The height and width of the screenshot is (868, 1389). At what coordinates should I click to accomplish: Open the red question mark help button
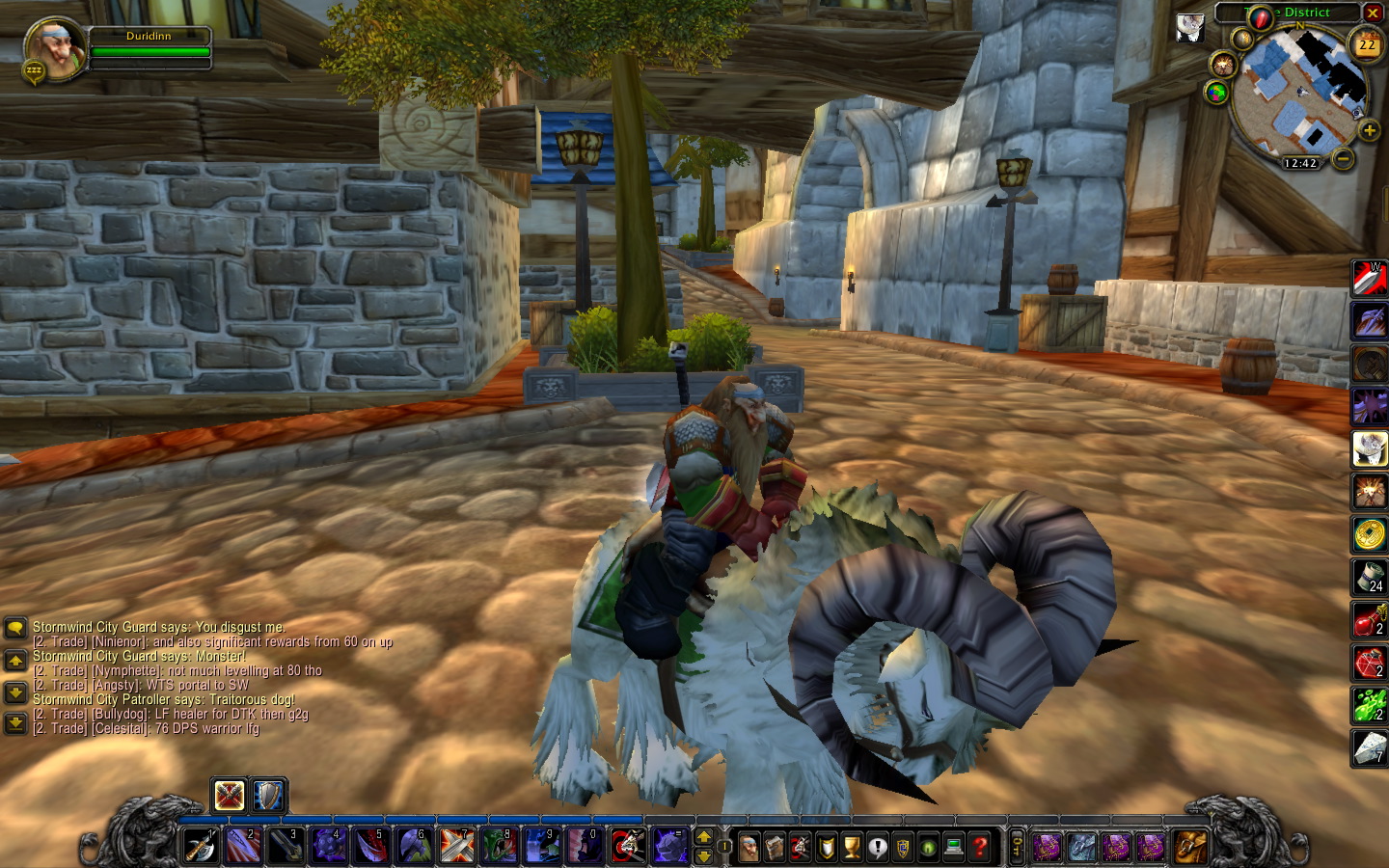click(980, 848)
